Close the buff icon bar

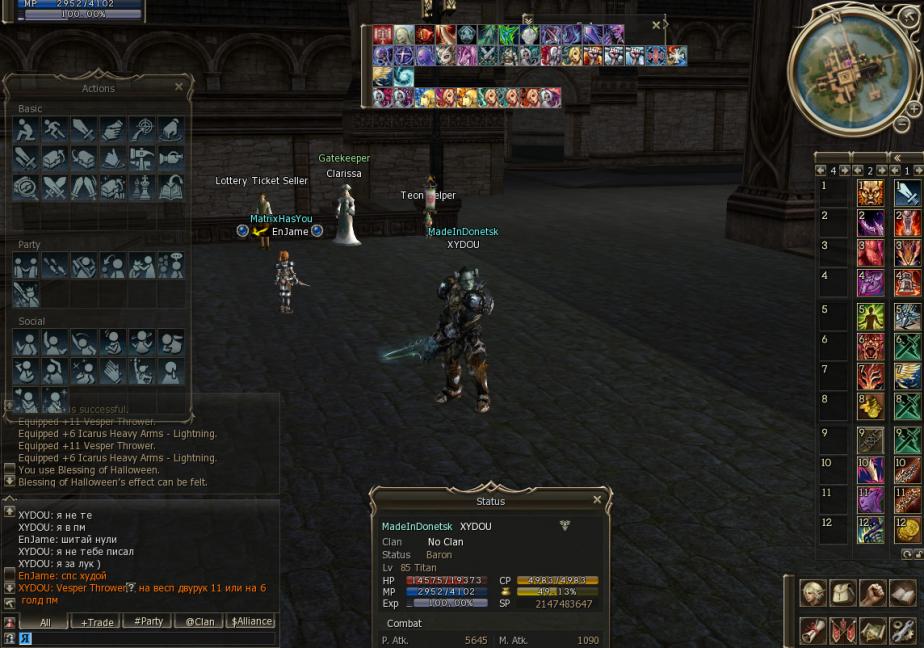click(x=656, y=25)
